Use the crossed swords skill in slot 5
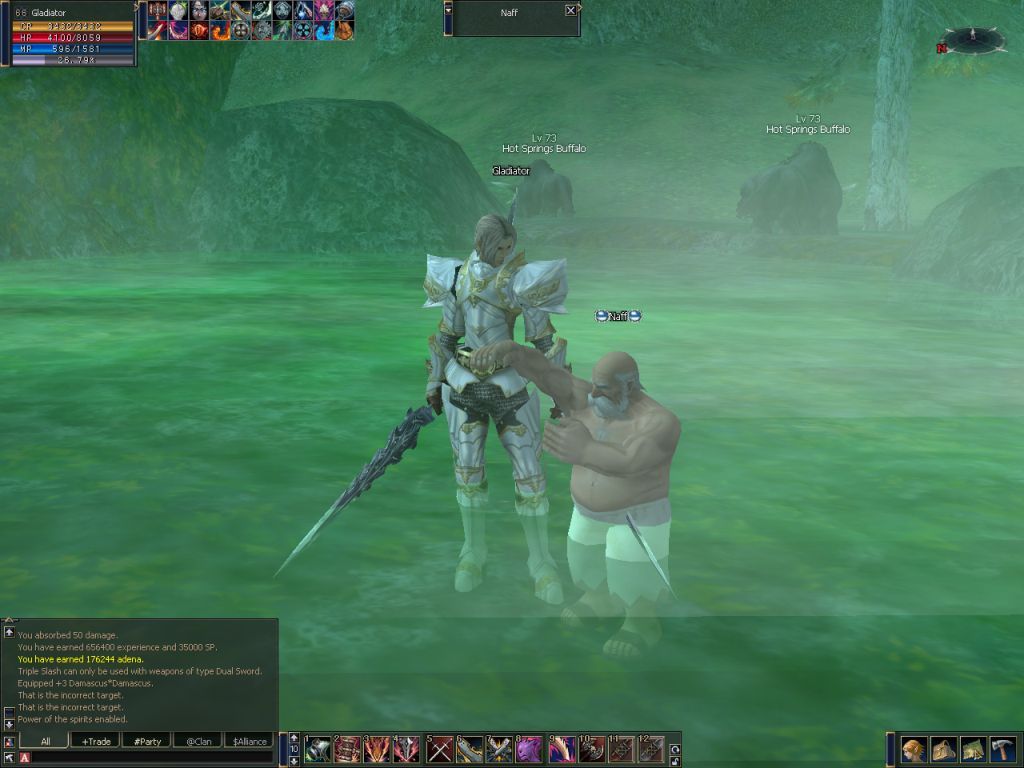The height and width of the screenshot is (768, 1024). tap(440, 749)
